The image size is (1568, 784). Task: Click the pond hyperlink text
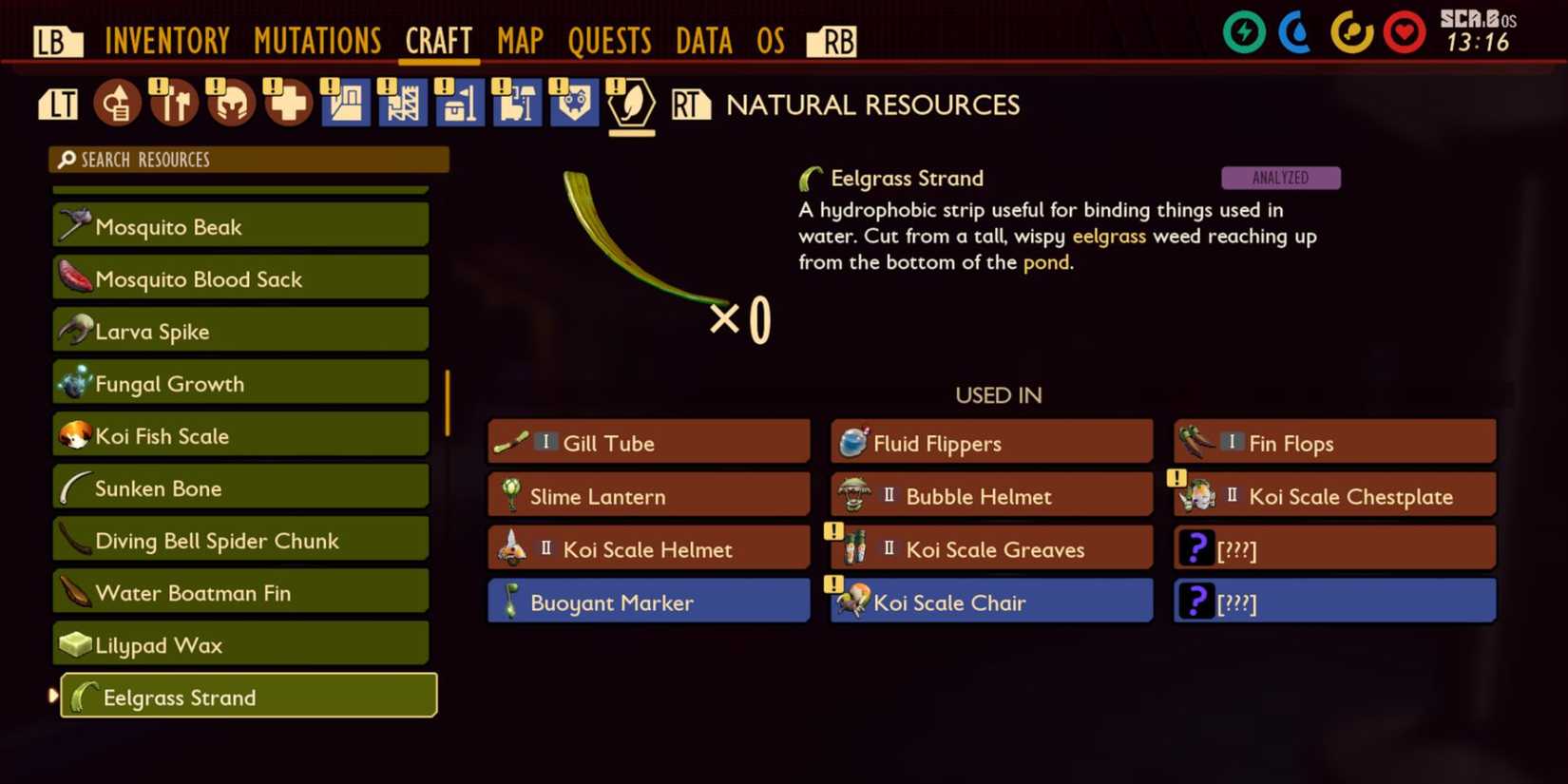click(1046, 262)
